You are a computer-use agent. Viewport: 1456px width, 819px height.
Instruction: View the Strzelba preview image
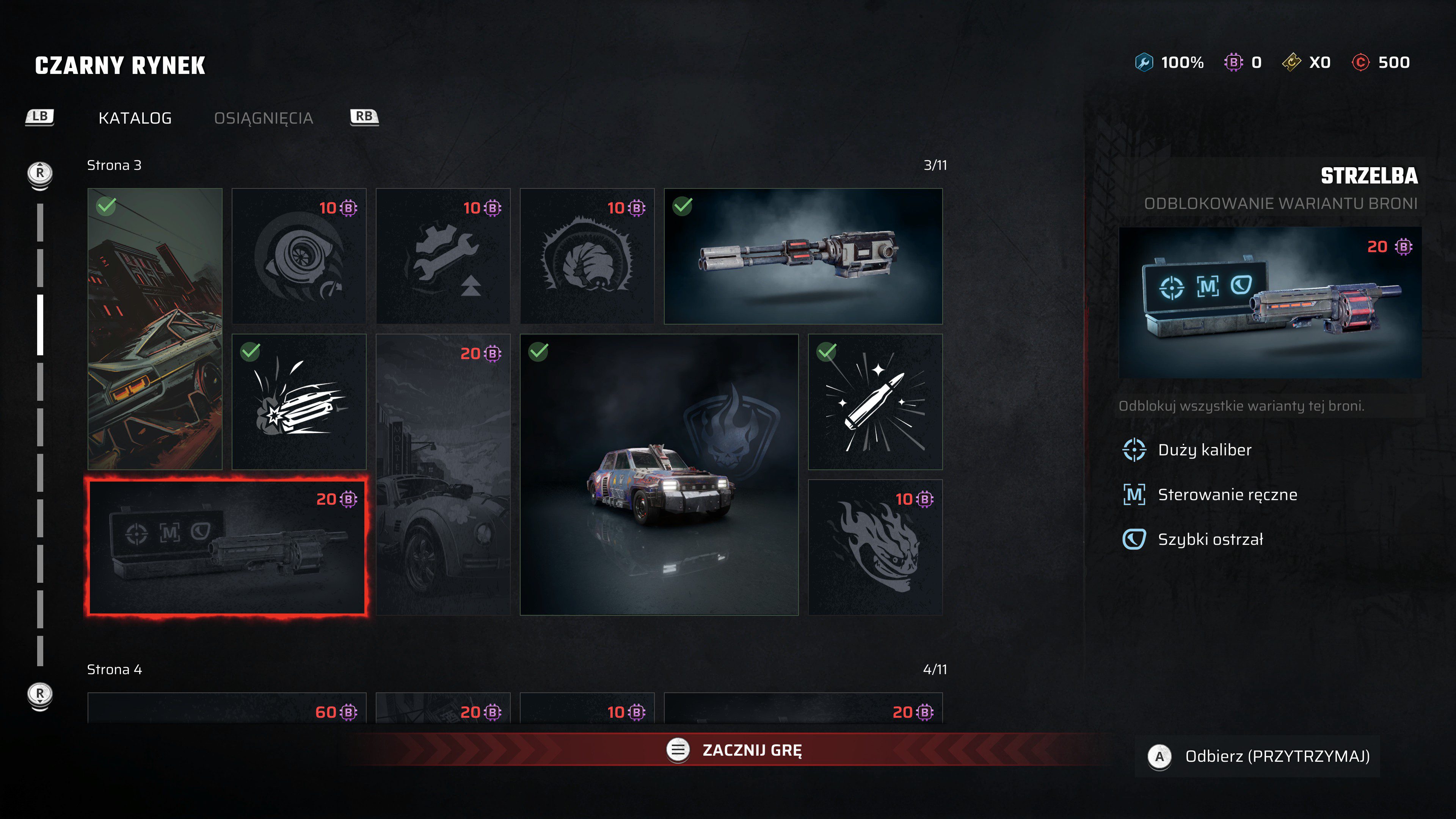[1269, 303]
